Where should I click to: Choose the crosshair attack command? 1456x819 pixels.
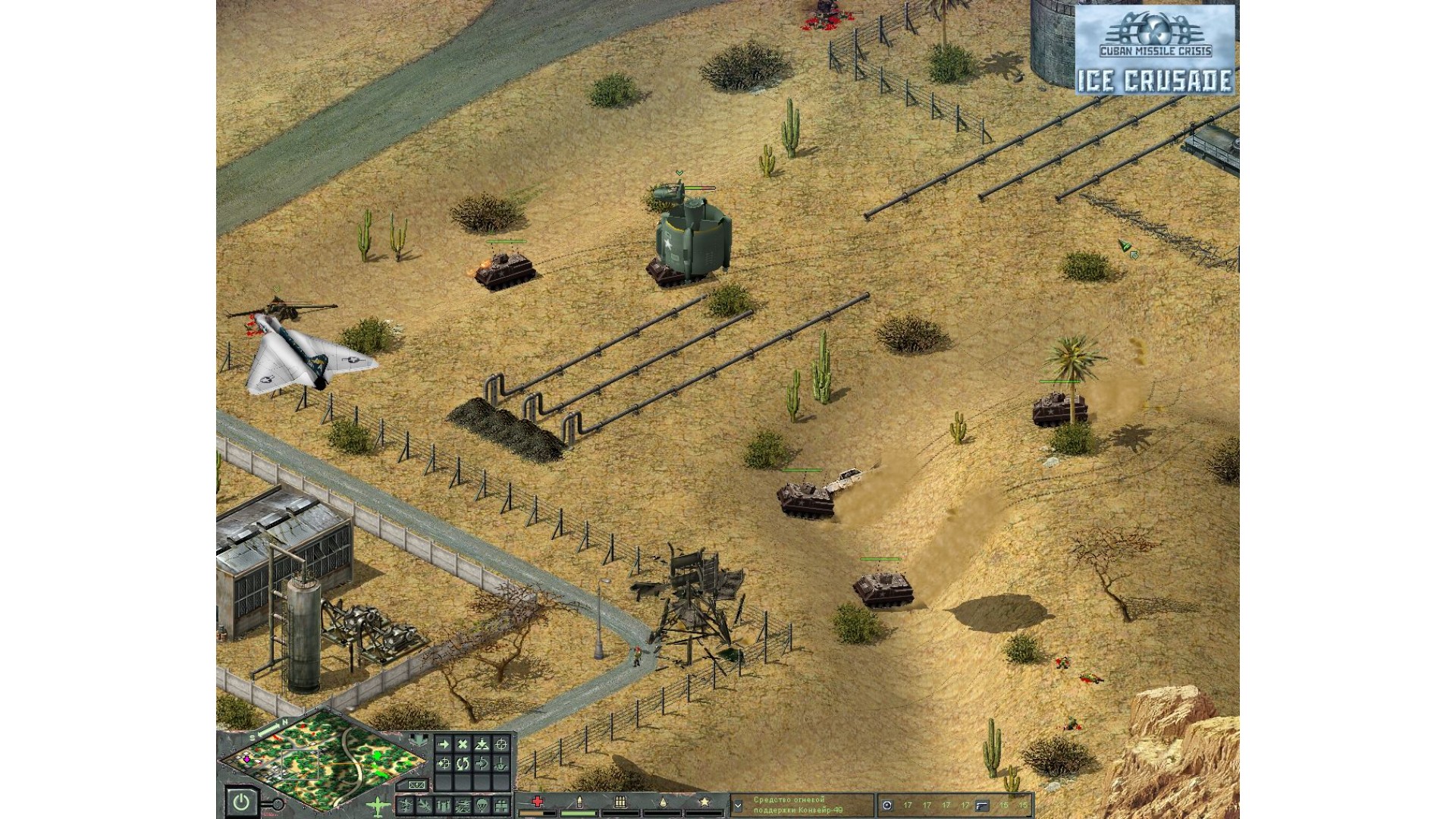coord(500,745)
